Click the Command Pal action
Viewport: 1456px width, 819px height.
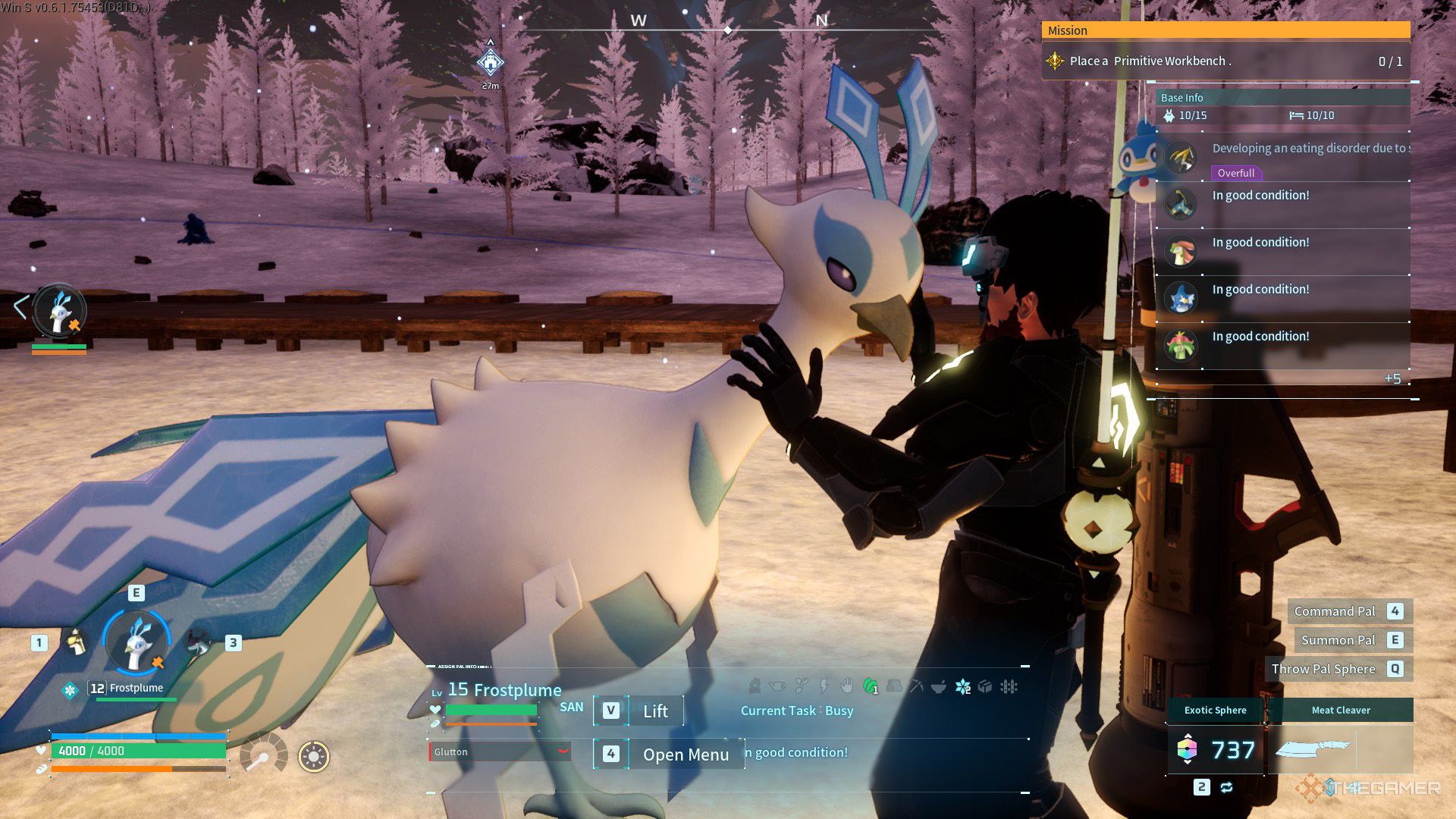pyautogui.click(x=1335, y=611)
